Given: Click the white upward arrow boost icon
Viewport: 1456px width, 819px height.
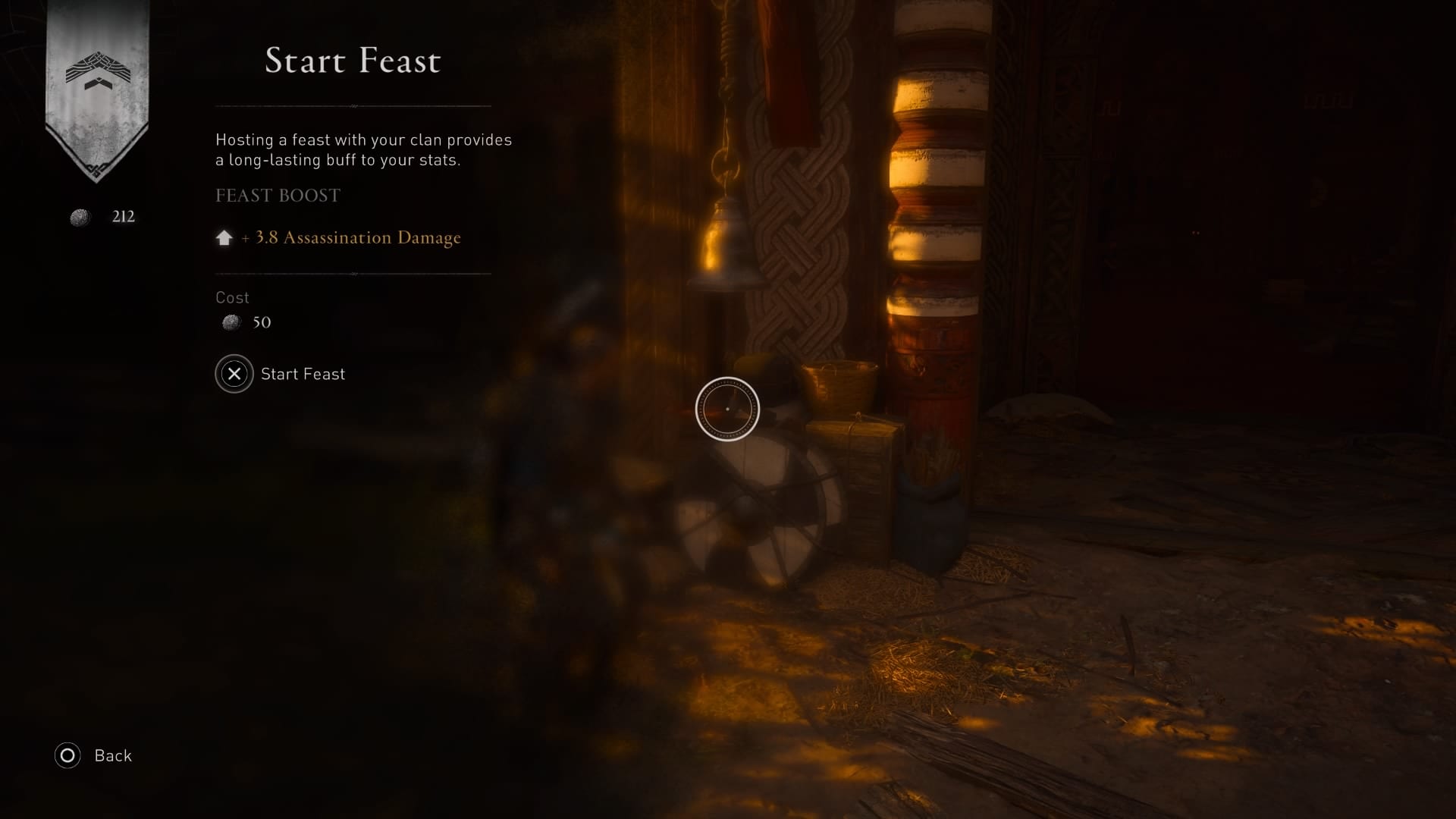Looking at the screenshot, I should coord(224,237).
